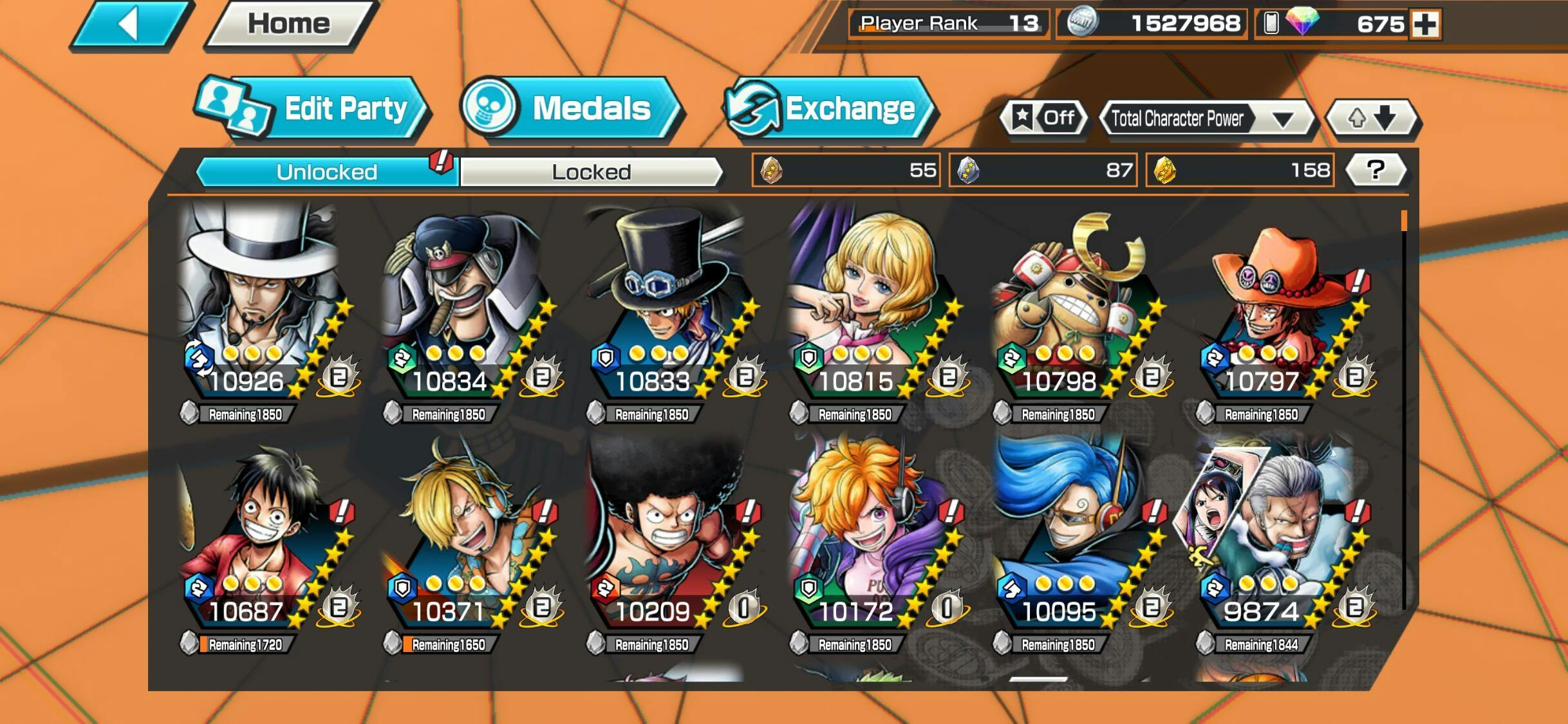This screenshot has width=1568, height=724.
Task: Switch to the Locked tab
Action: (x=591, y=172)
